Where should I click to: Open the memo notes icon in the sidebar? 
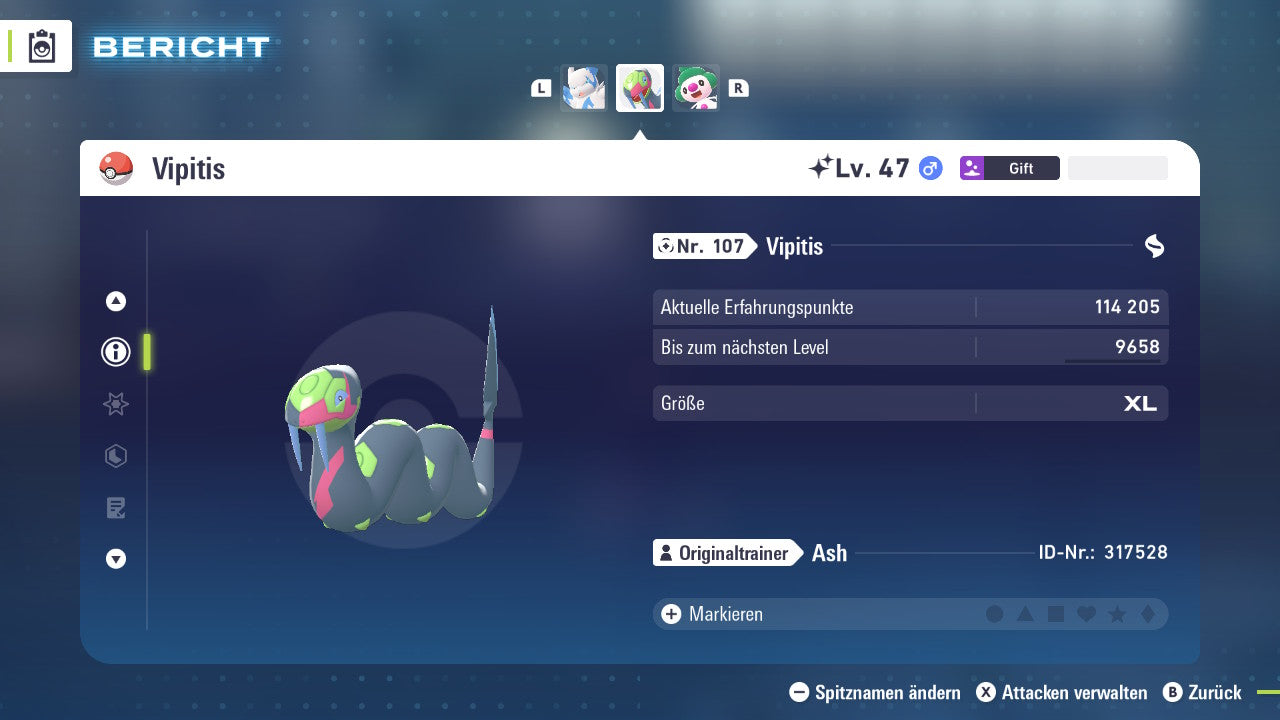pyautogui.click(x=115, y=508)
